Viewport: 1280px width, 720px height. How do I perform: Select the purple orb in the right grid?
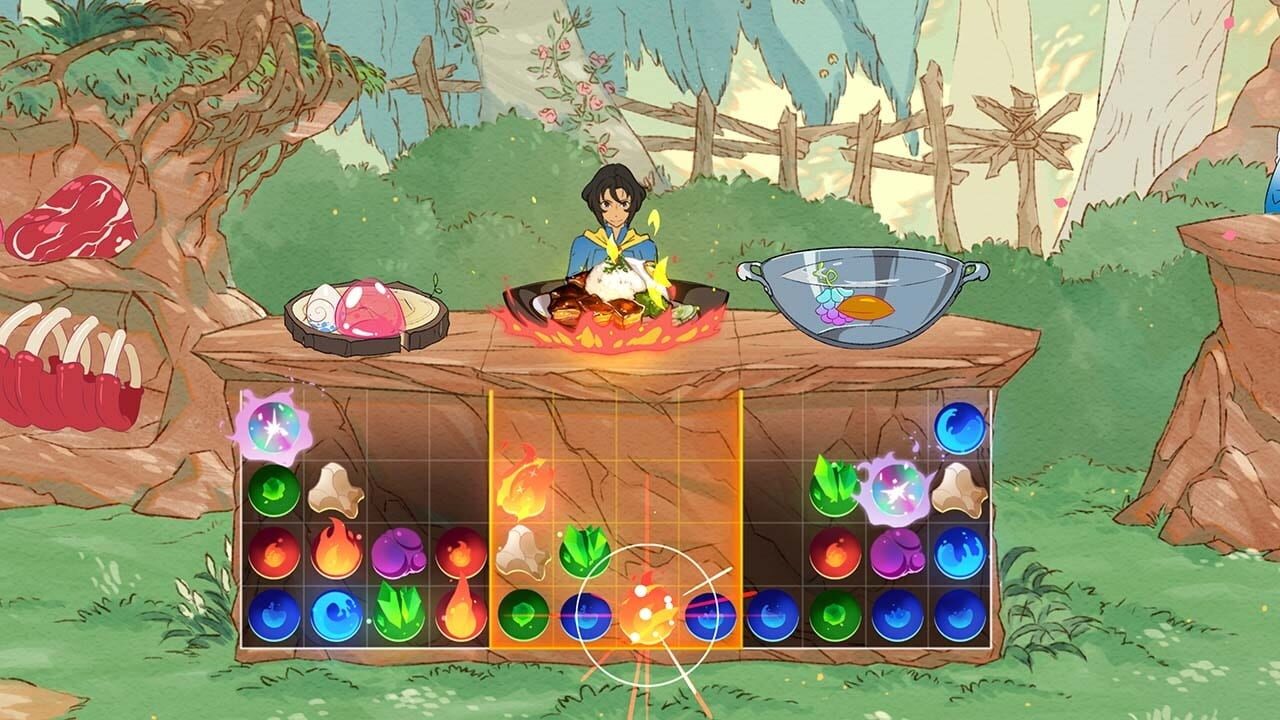pyautogui.click(x=897, y=553)
